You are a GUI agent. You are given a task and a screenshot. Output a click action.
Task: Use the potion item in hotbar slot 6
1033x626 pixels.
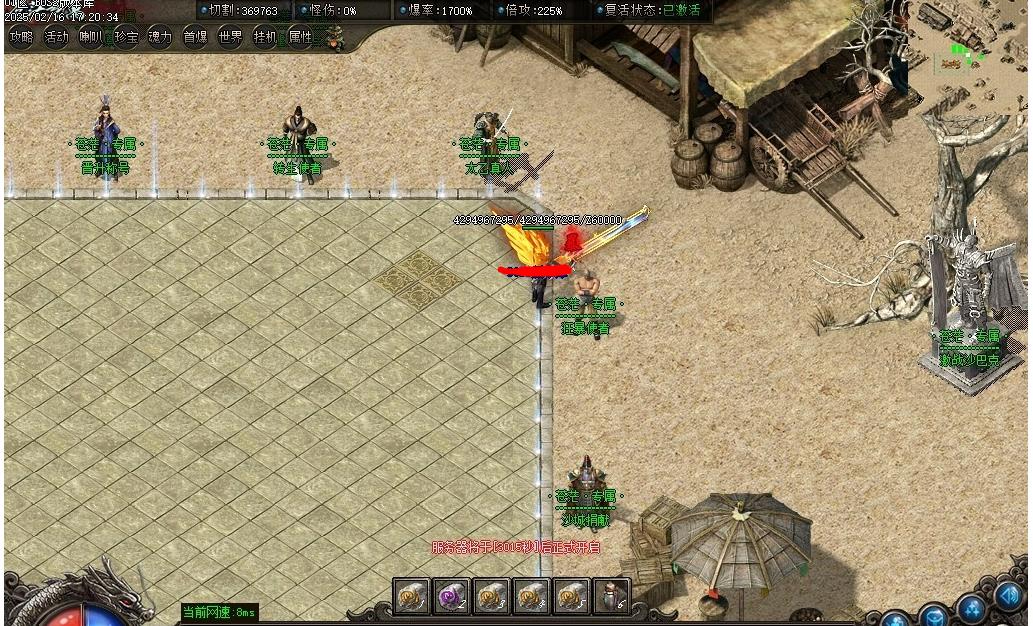coord(611,597)
